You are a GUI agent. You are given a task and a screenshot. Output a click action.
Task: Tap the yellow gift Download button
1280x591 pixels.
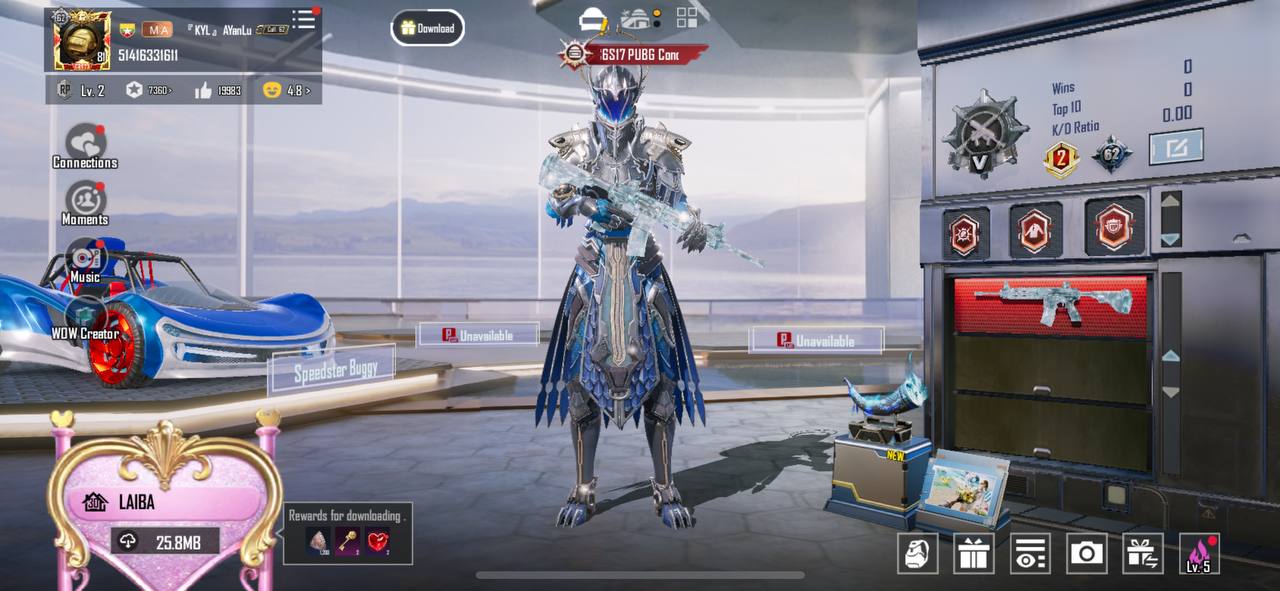coord(427,28)
